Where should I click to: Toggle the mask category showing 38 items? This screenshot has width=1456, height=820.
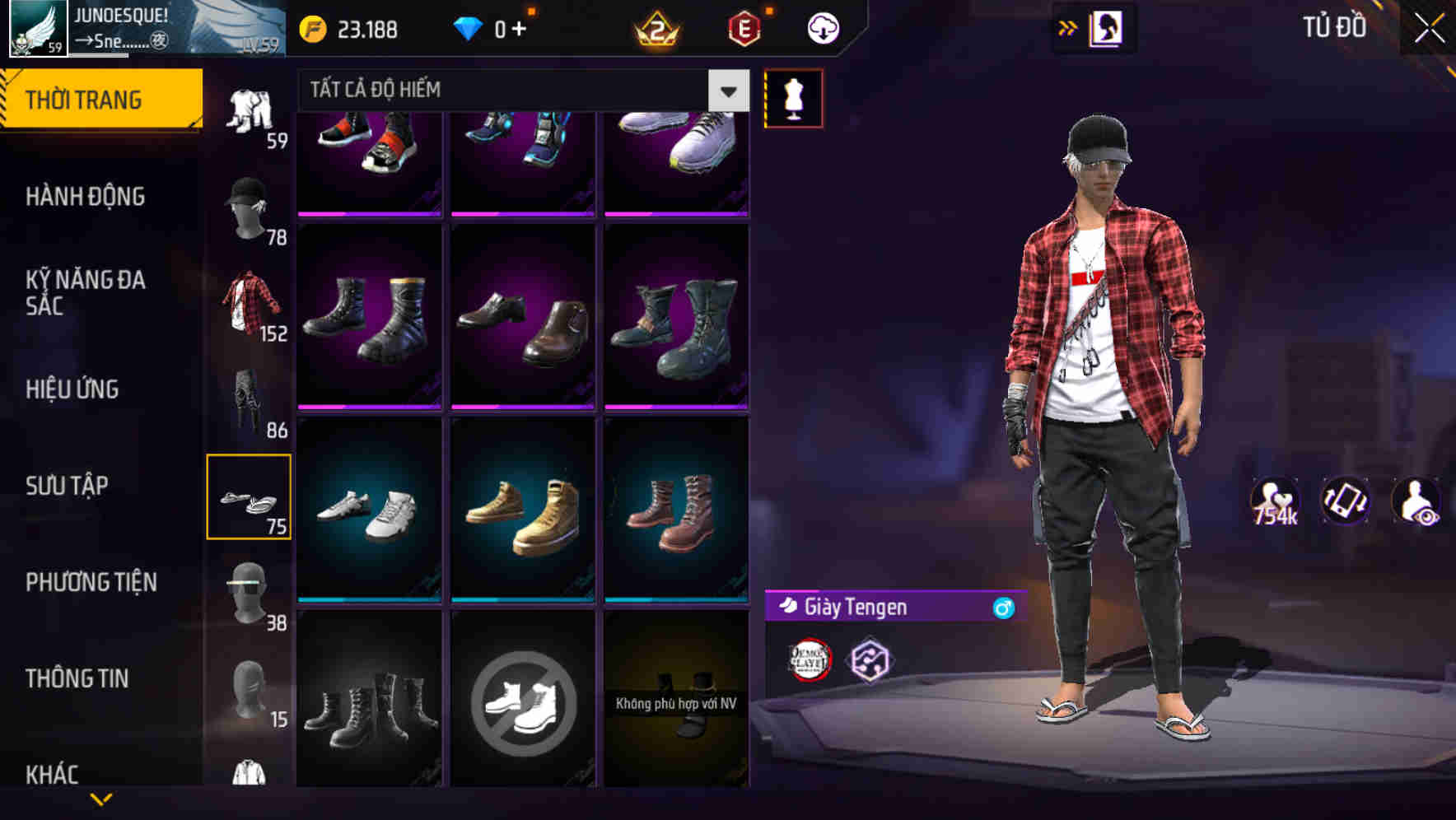point(247,589)
